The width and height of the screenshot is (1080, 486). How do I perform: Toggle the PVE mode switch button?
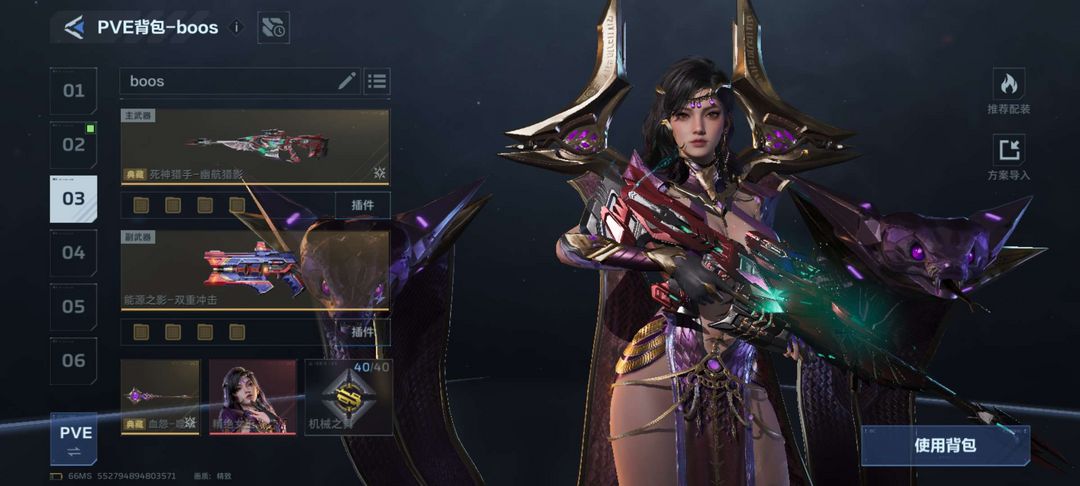click(x=75, y=440)
